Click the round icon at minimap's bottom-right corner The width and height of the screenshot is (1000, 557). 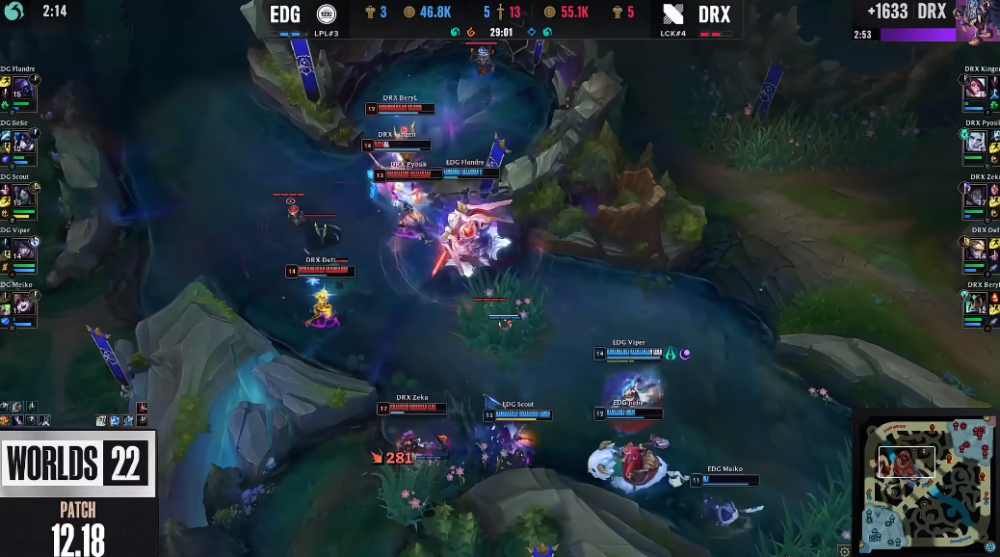point(992,549)
